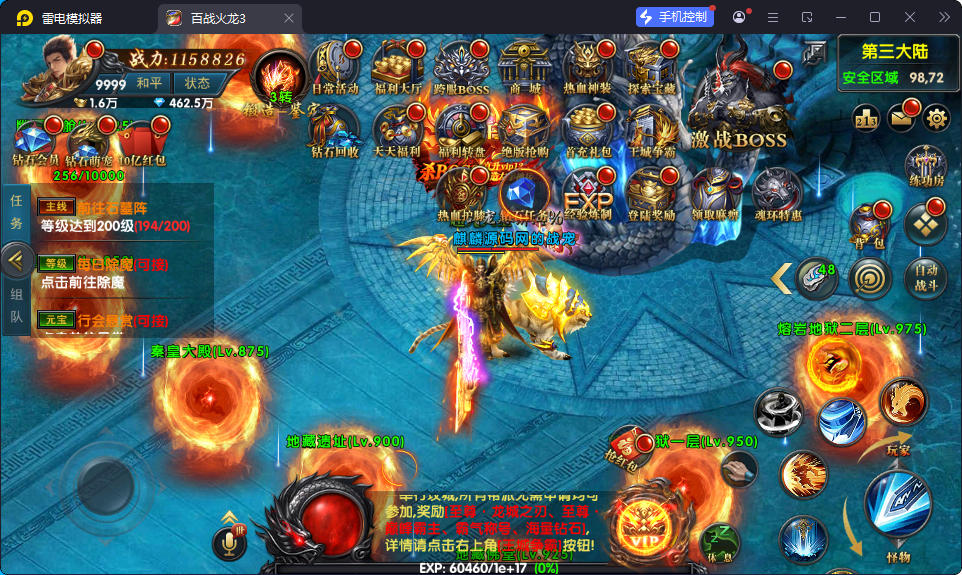Open the mail envelope icon
Screen dimensions: 962x575
click(x=901, y=119)
